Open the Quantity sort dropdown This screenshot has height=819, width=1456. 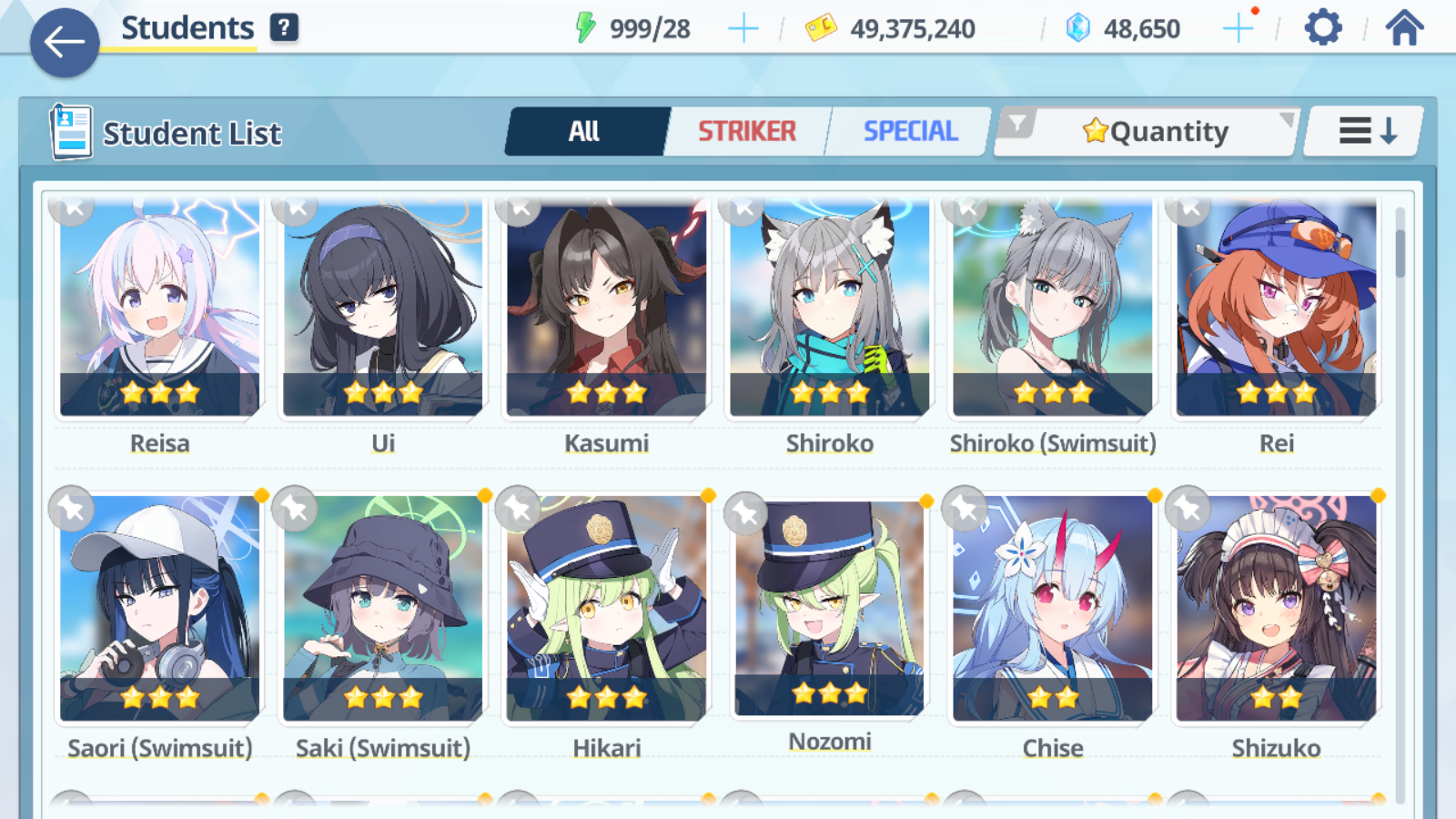pos(1156,132)
